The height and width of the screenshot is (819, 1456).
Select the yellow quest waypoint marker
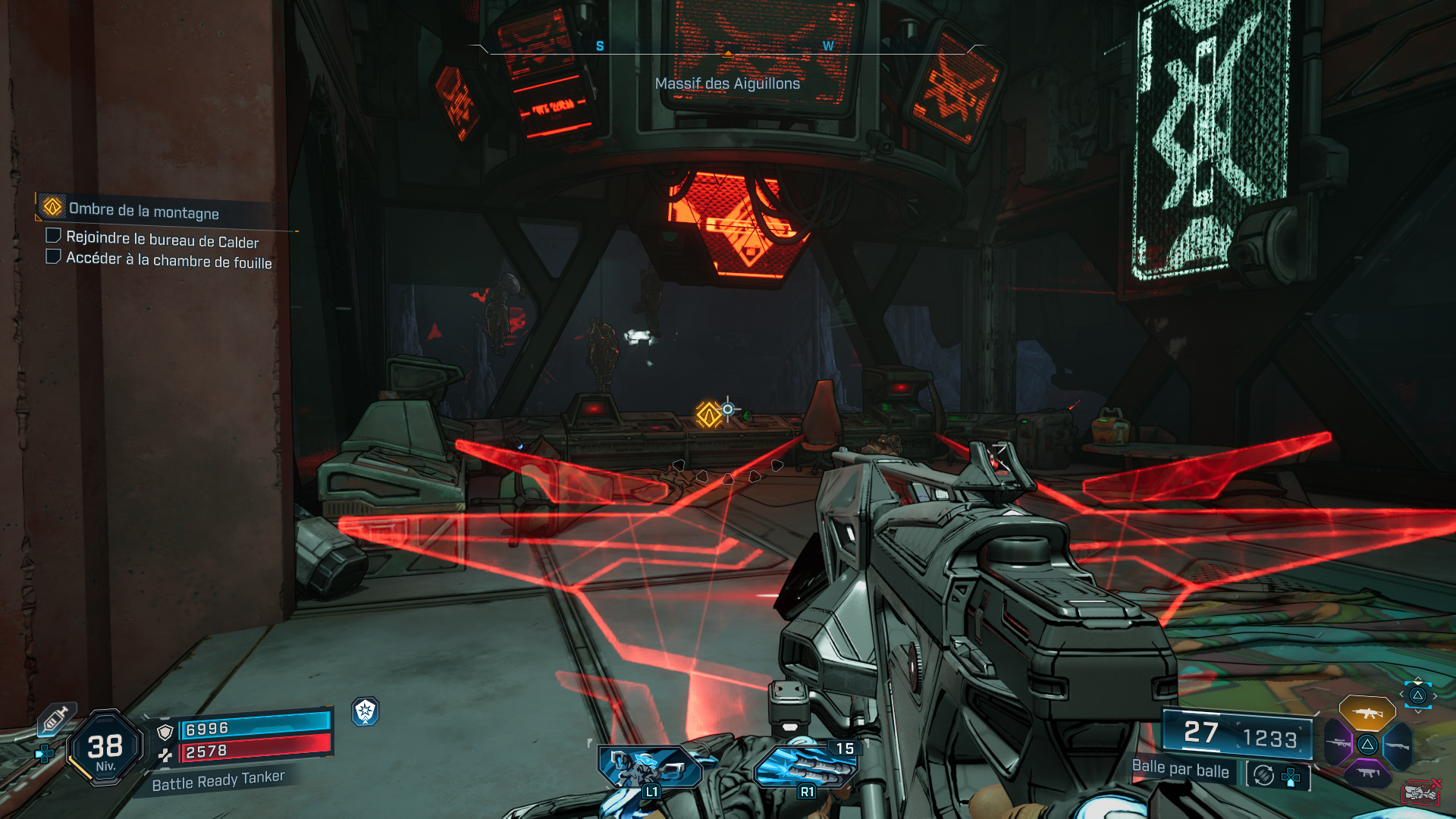click(709, 415)
